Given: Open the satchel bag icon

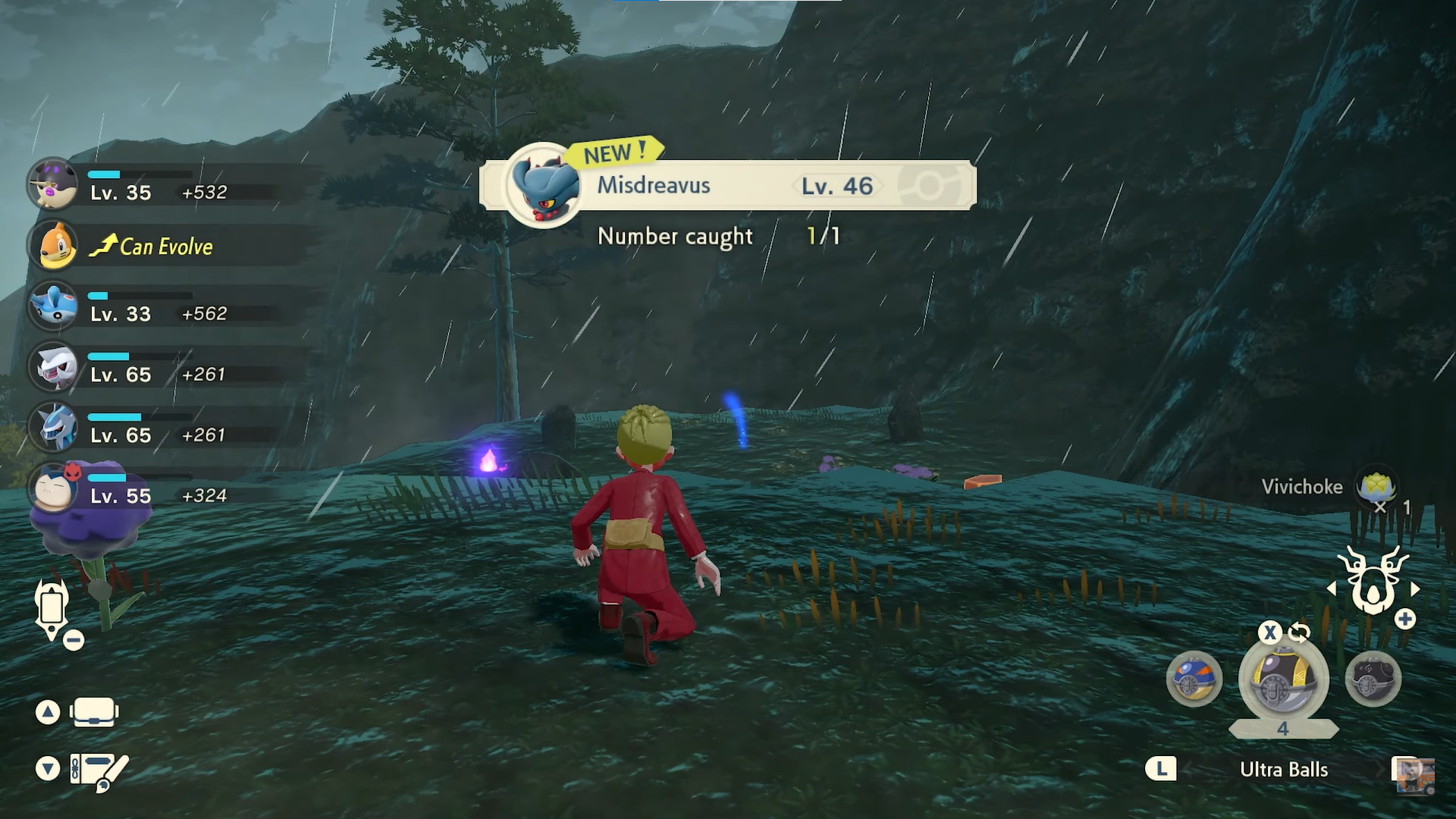Looking at the screenshot, I should [x=94, y=712].
